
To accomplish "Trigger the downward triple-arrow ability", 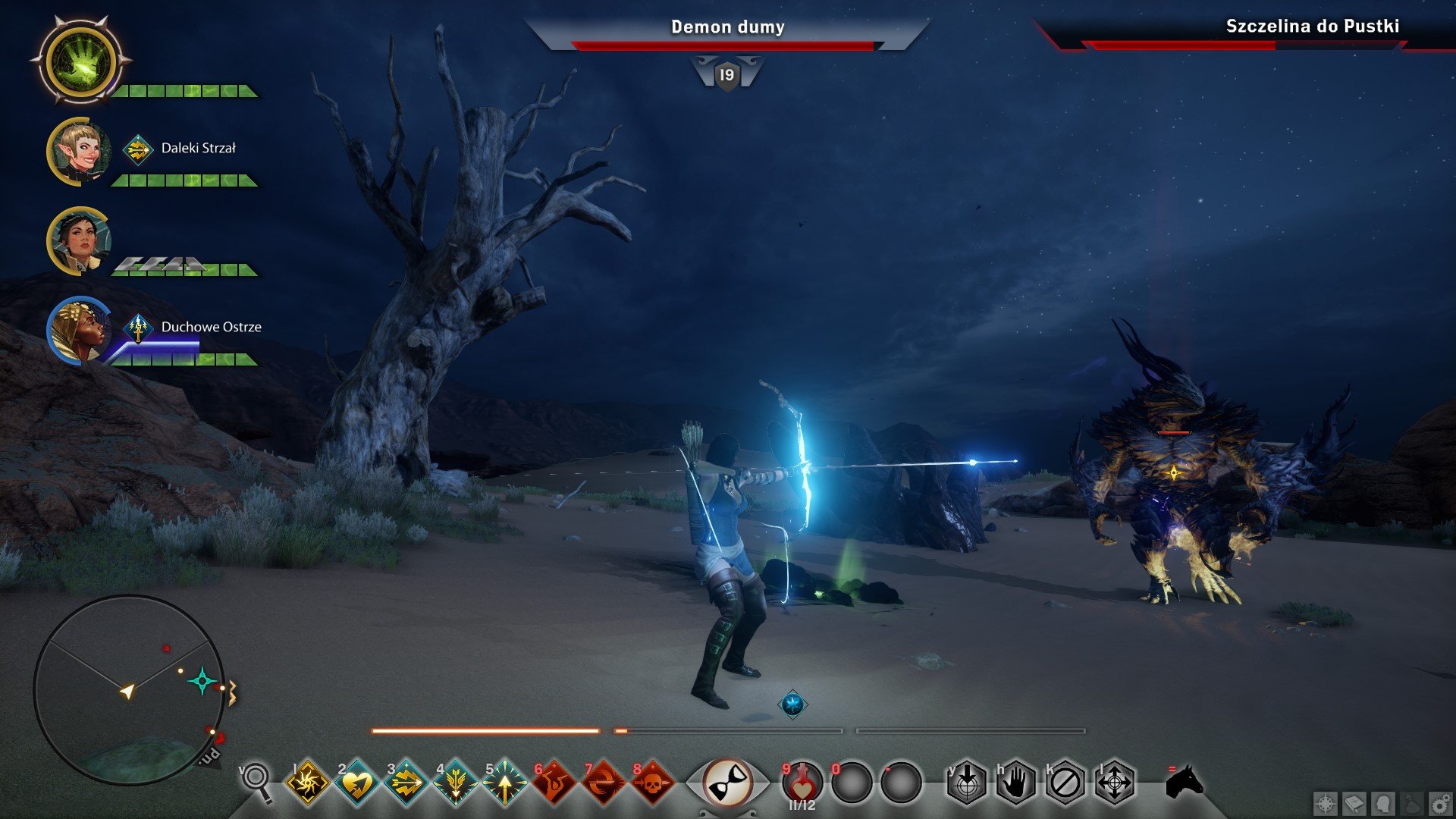I will pyautogui.click(x=455, y=782).
